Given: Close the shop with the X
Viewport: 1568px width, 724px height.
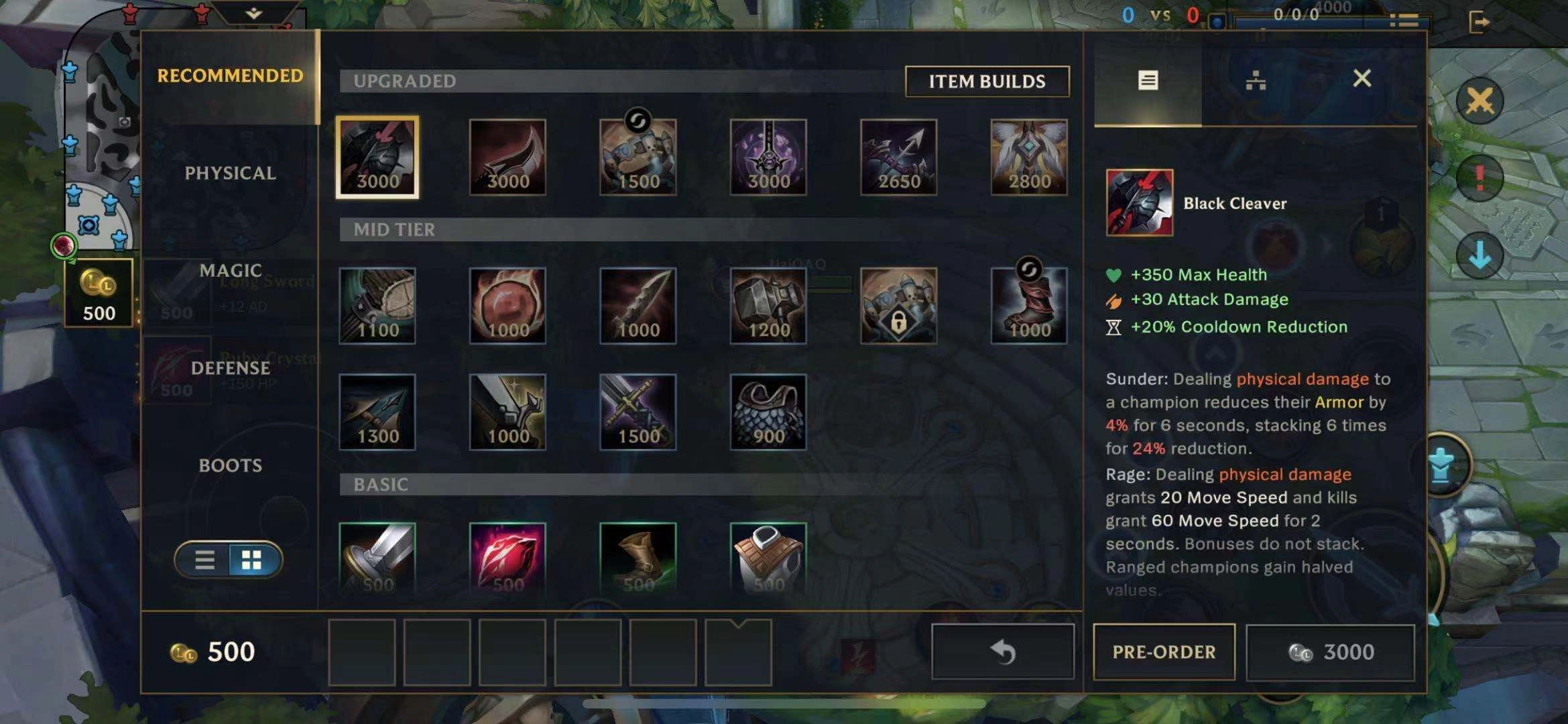Looking at the screenshot, I should click(x=1362, y=78).
